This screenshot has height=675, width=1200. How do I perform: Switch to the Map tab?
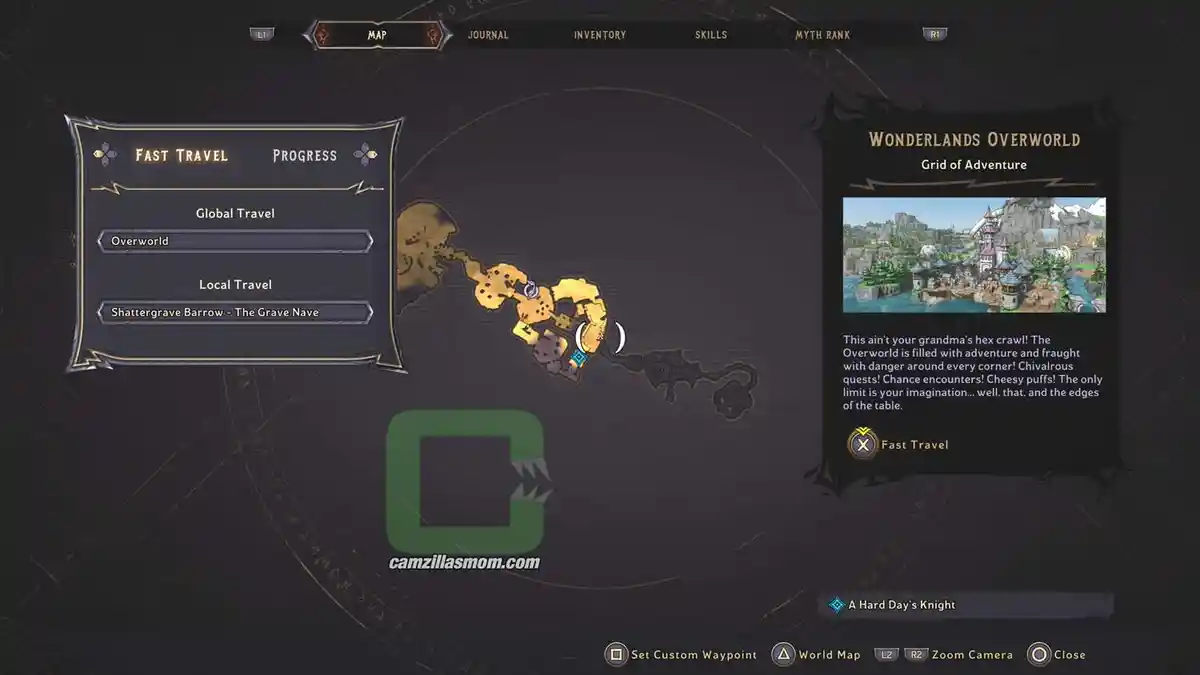click(377, 35)
